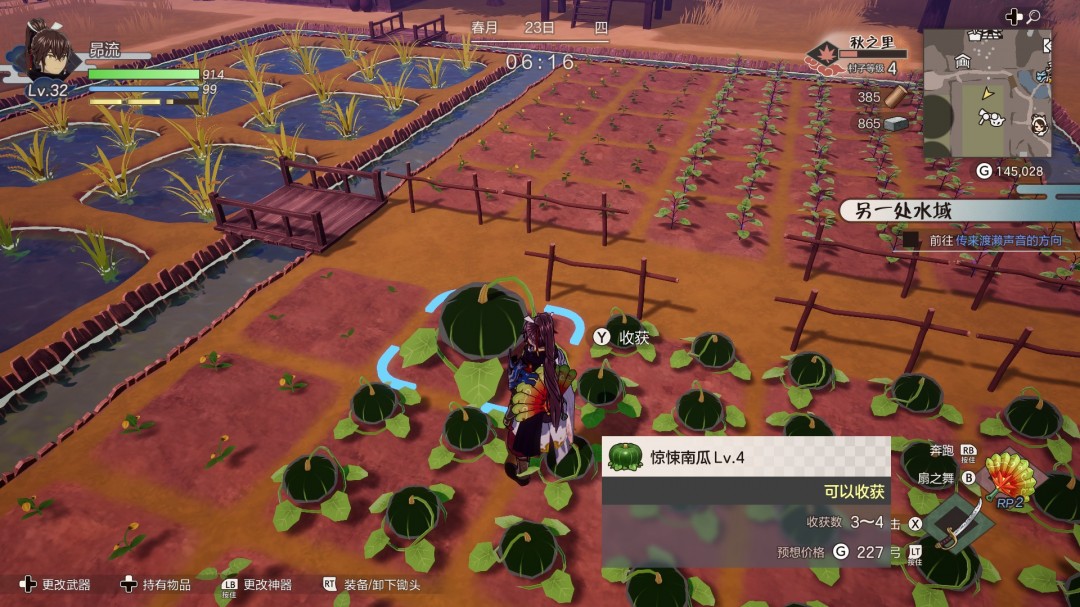Open the village minimap
The height and width of the screenshot is (607, 1080).
click(x=986, y=93)
